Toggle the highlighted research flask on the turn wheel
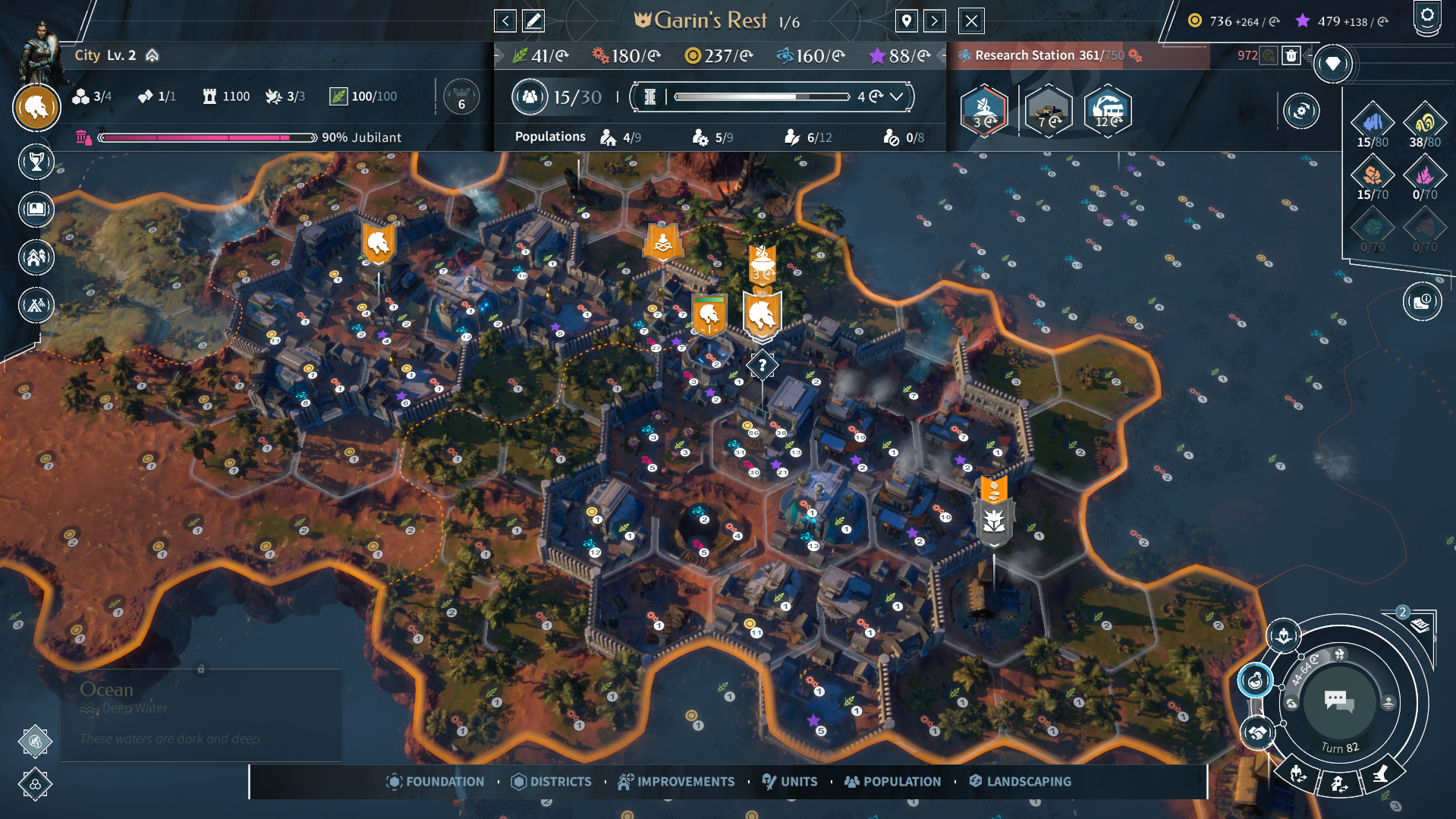Viewport: 1456px width, 819px height. 1256,681
